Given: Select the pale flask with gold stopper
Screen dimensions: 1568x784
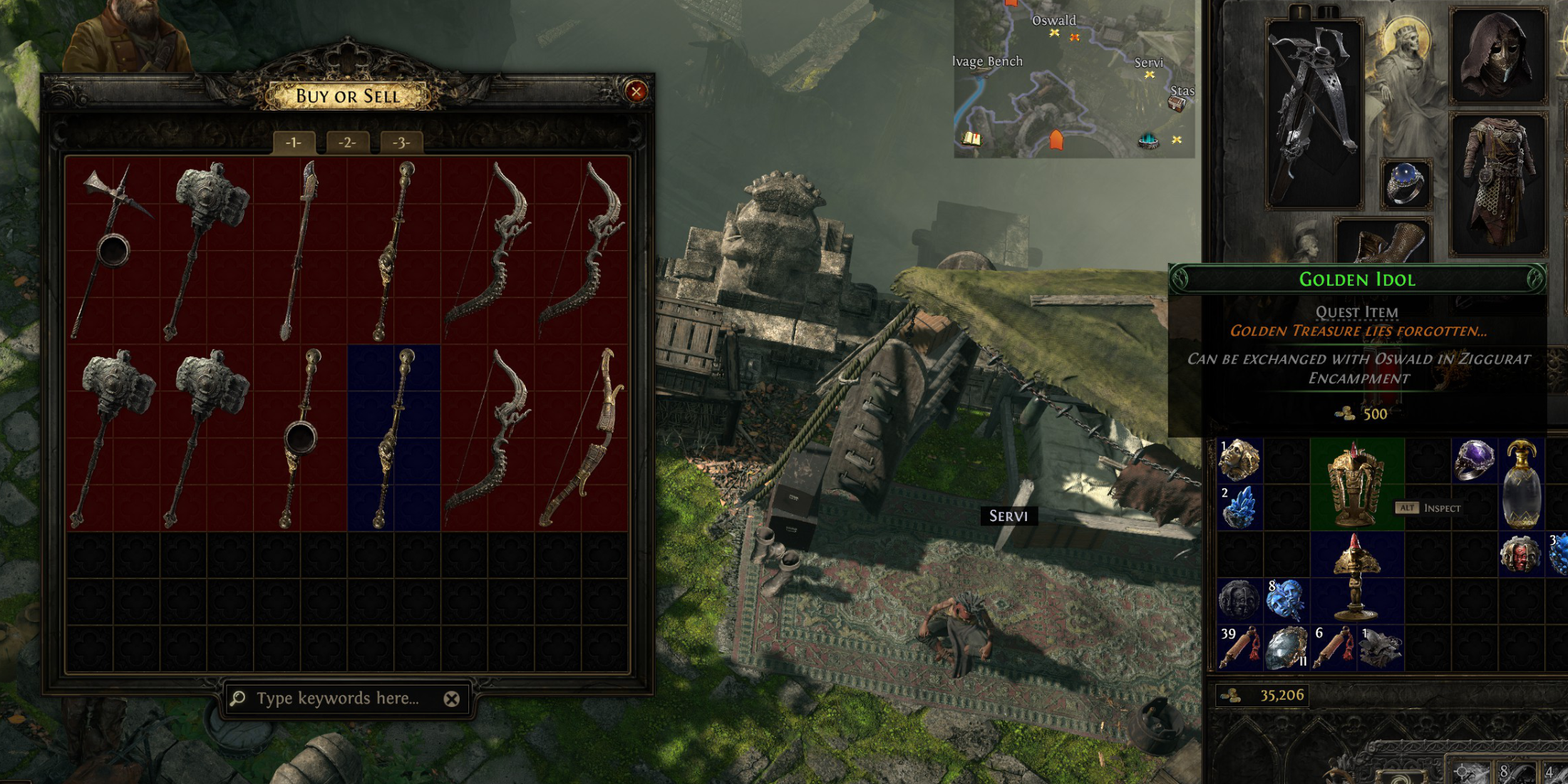Looking at the screenshot, I should [1521, 484].
